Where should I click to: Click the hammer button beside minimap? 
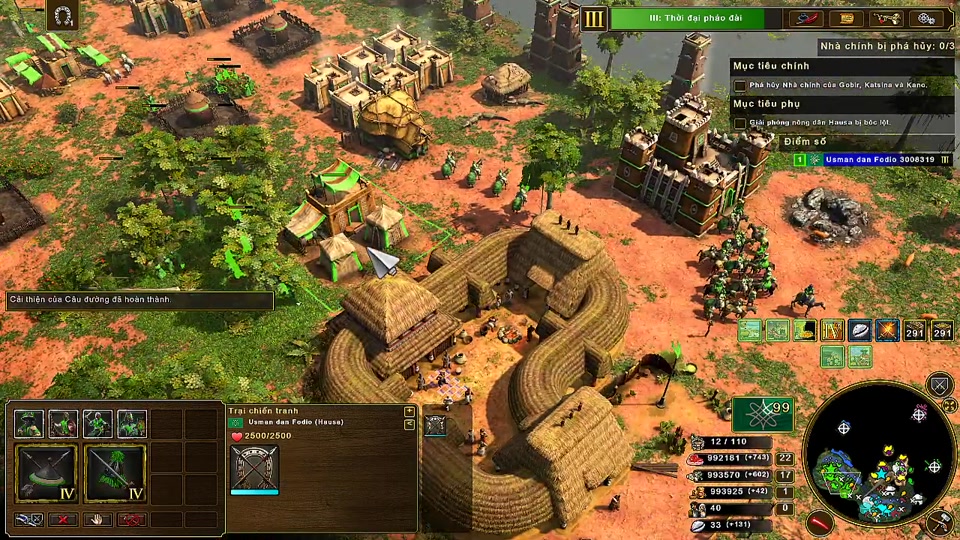pyautogui.click(x=939, y=521)
